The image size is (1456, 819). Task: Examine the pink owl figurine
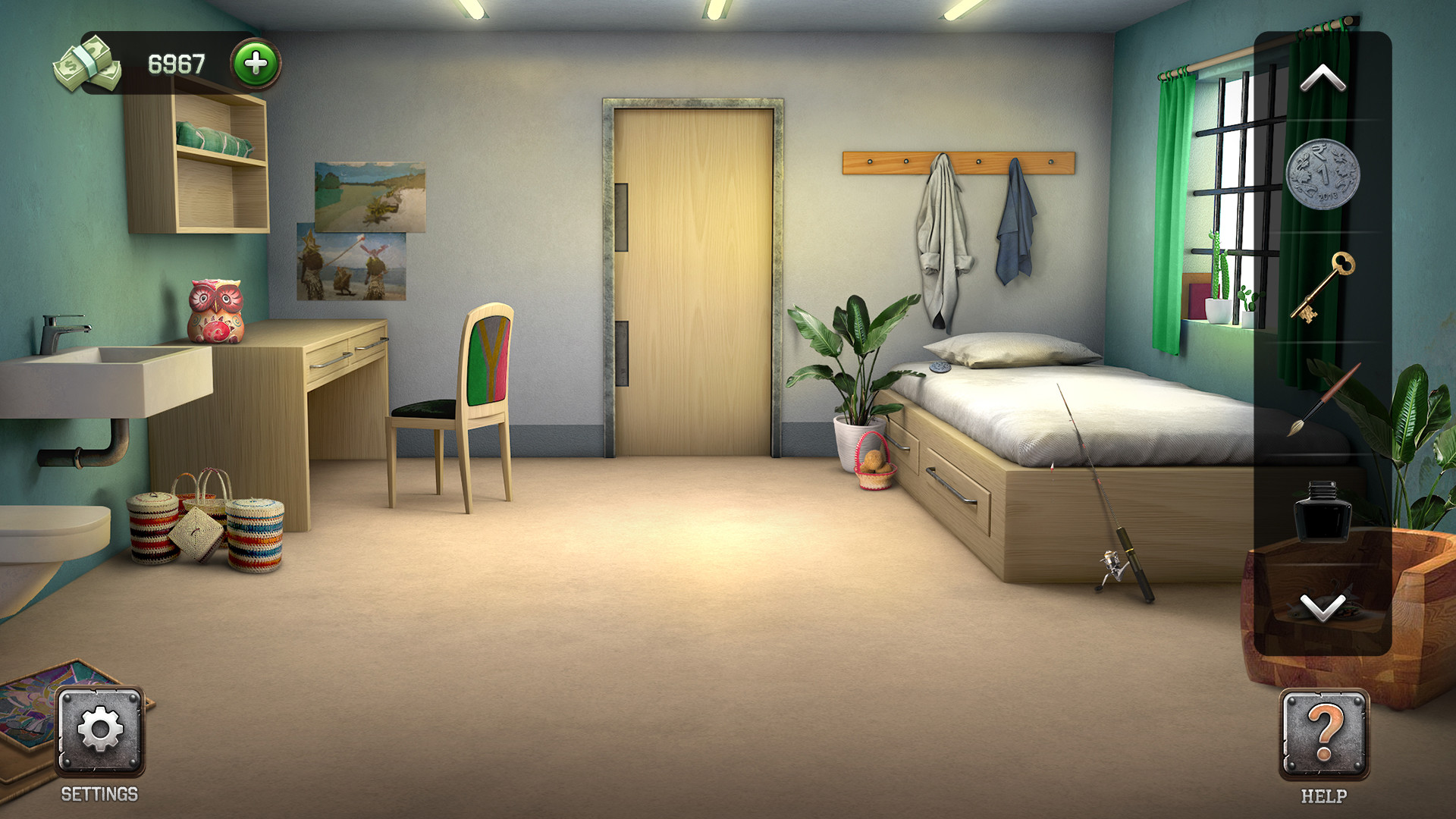[215, 311]
